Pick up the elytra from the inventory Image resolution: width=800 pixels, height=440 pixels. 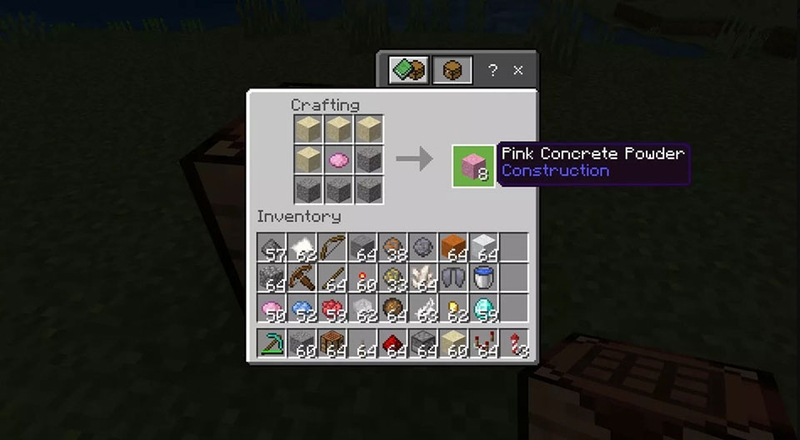coord(452,277)
